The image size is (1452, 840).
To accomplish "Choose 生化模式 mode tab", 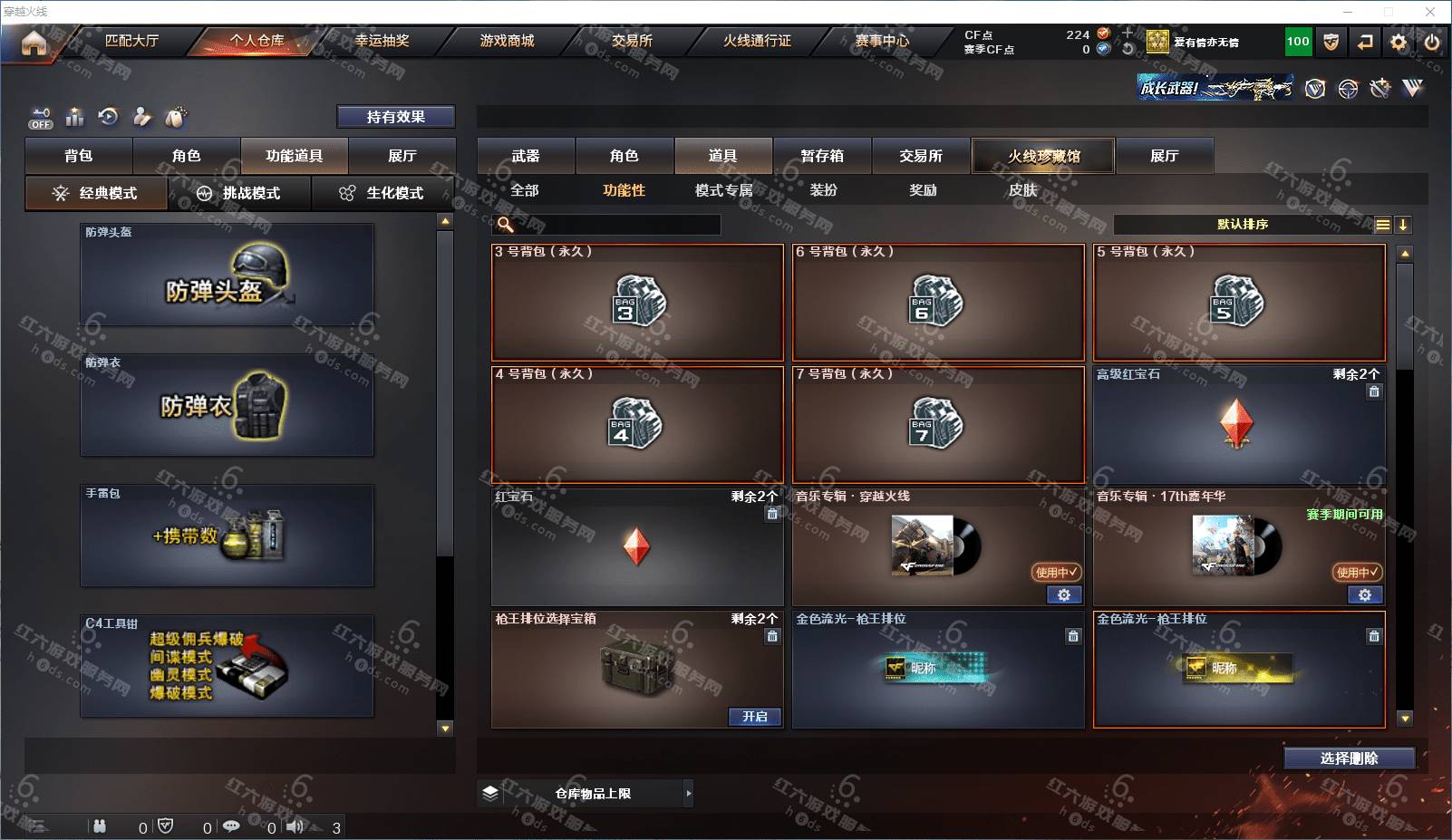I will tap(382, 193).
